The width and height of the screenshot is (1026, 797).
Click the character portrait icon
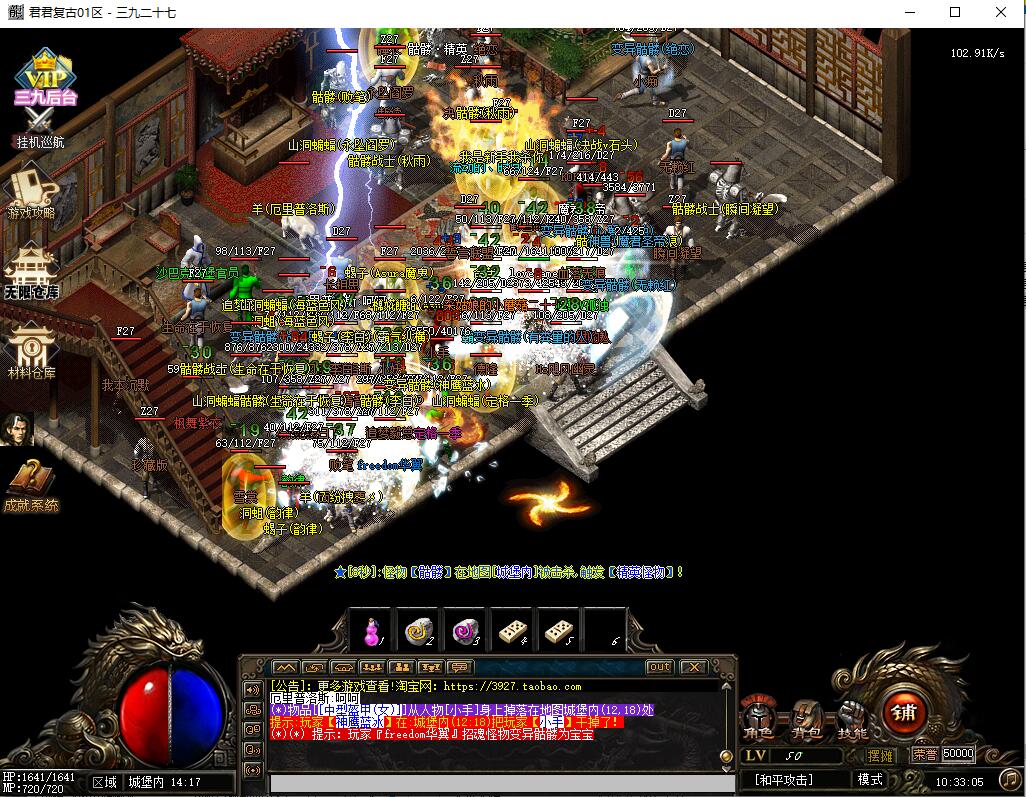(19, 428)
